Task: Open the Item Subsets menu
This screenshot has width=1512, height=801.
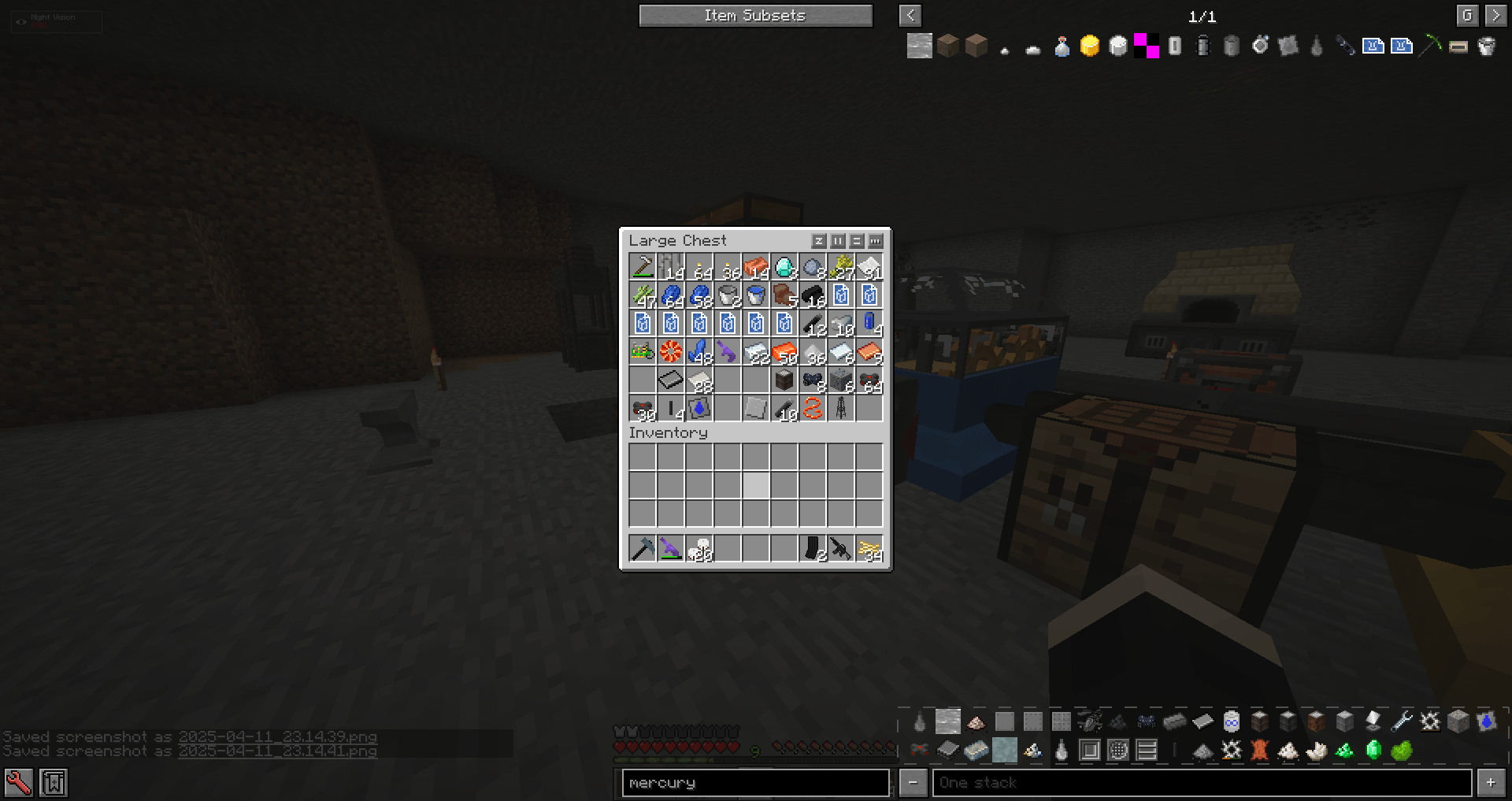Action: [754, 15]
